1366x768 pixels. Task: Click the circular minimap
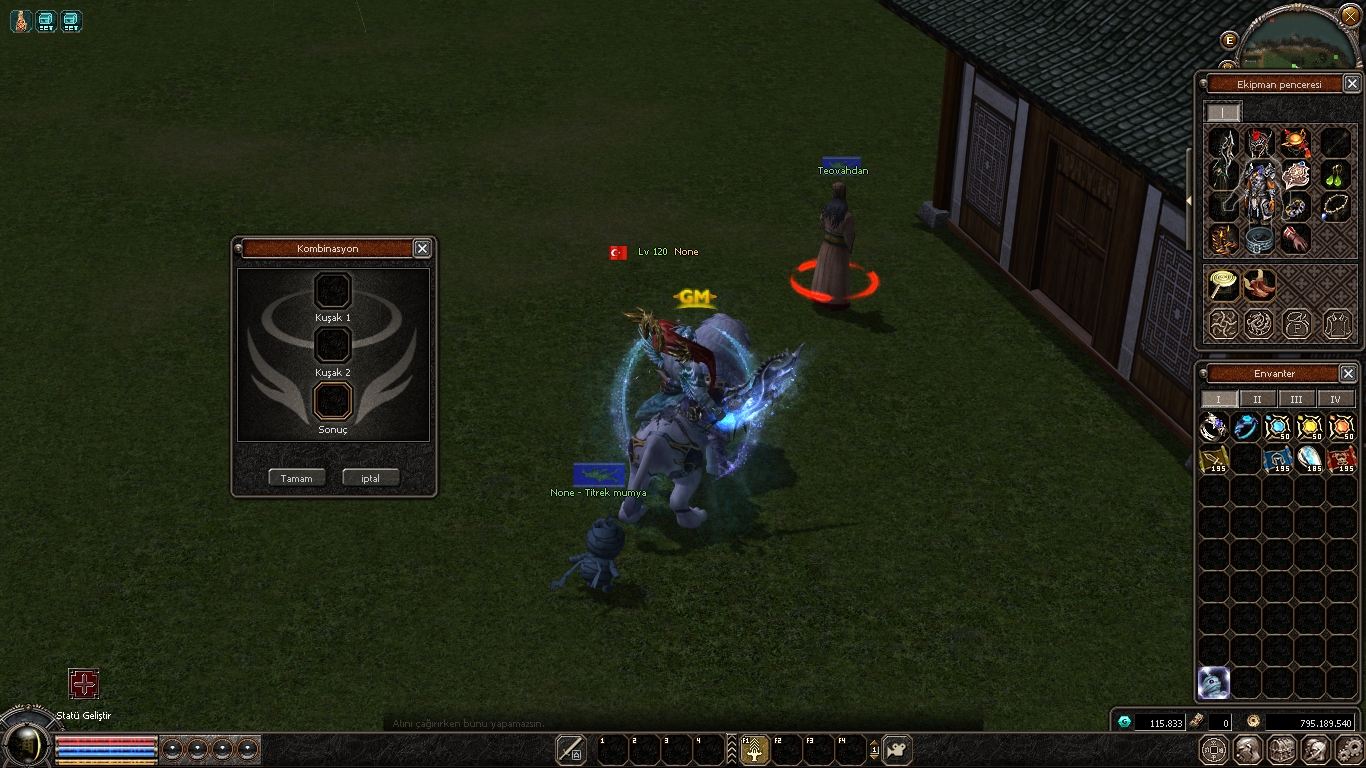tap(1298, 42)
